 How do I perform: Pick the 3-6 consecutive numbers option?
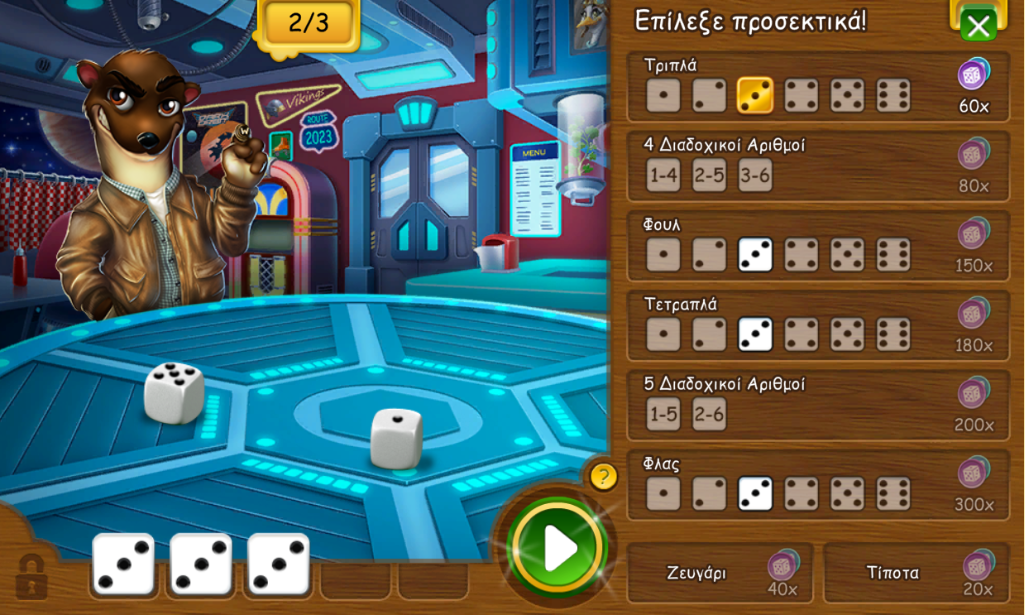tap(755, 175)
